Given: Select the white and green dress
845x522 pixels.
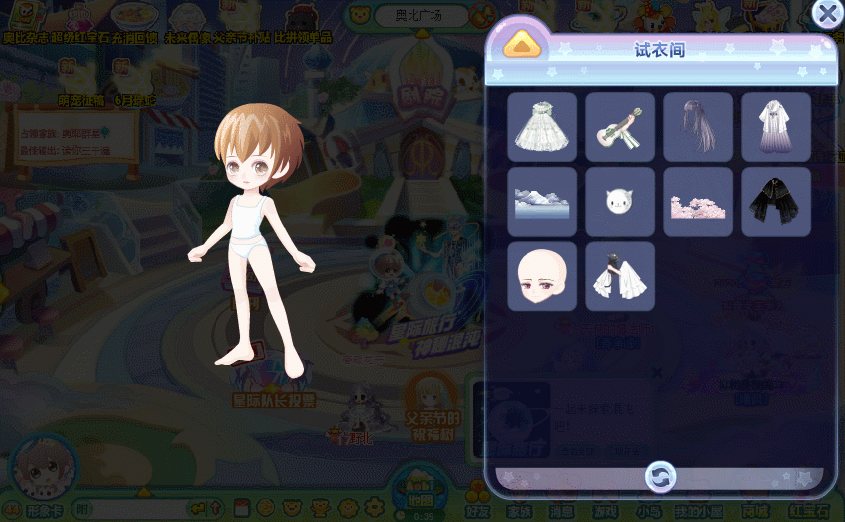Looking at the screenshot, I should click(542, 127).
